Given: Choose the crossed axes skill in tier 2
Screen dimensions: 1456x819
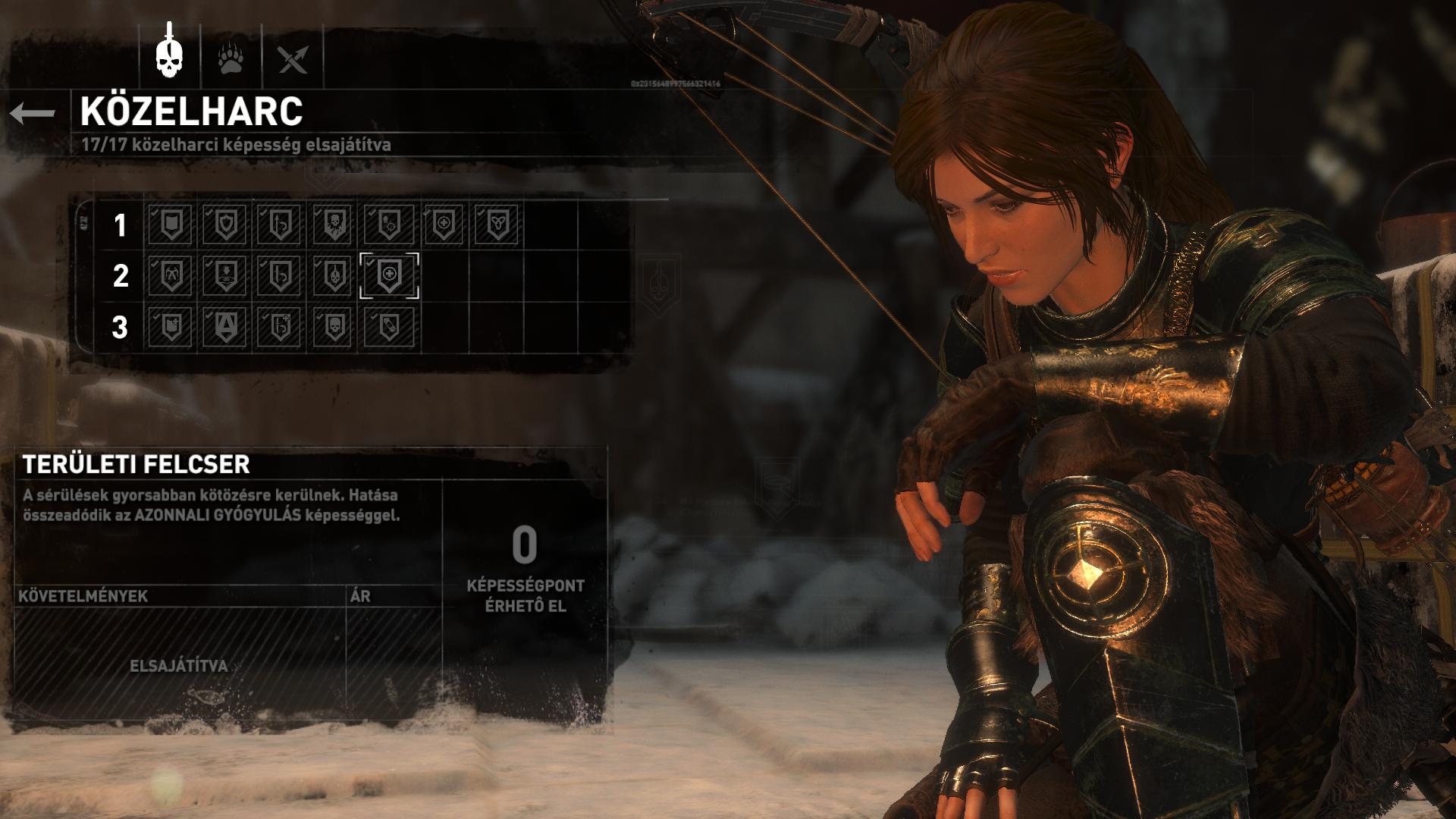Looking at the screenshot, I should (171, 275).
